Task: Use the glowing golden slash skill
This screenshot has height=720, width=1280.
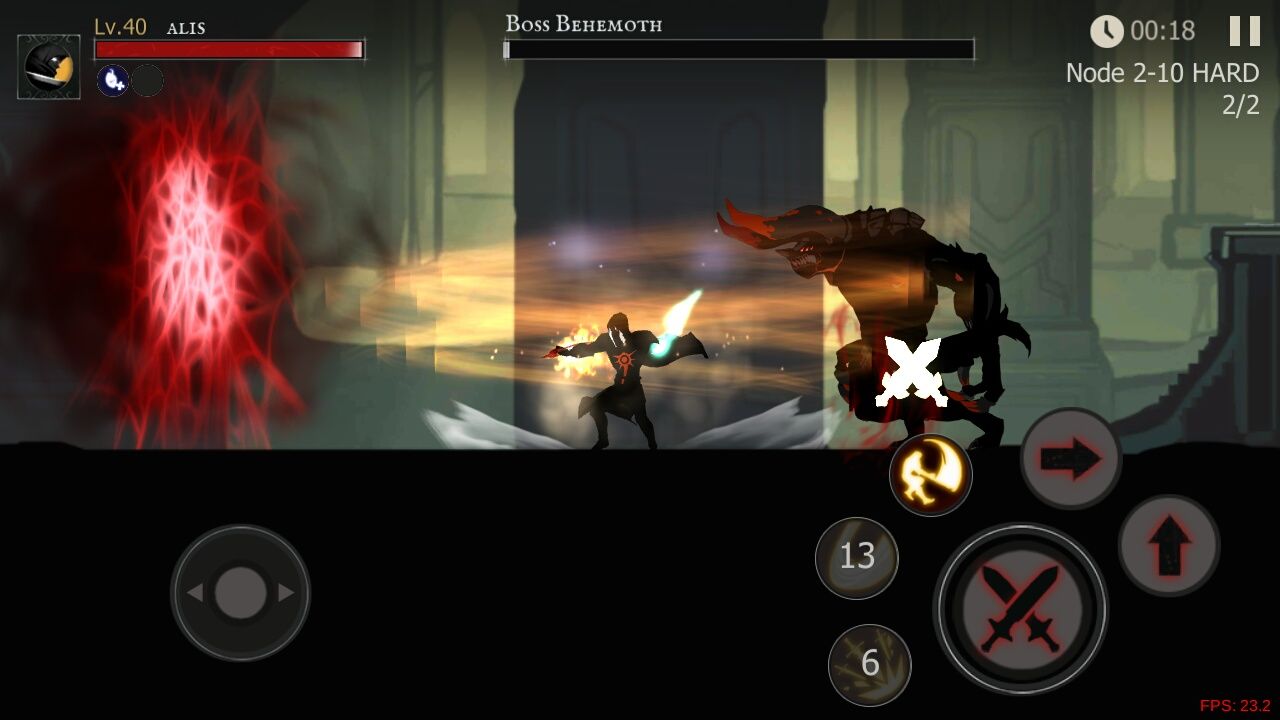Action: point(930,475)
